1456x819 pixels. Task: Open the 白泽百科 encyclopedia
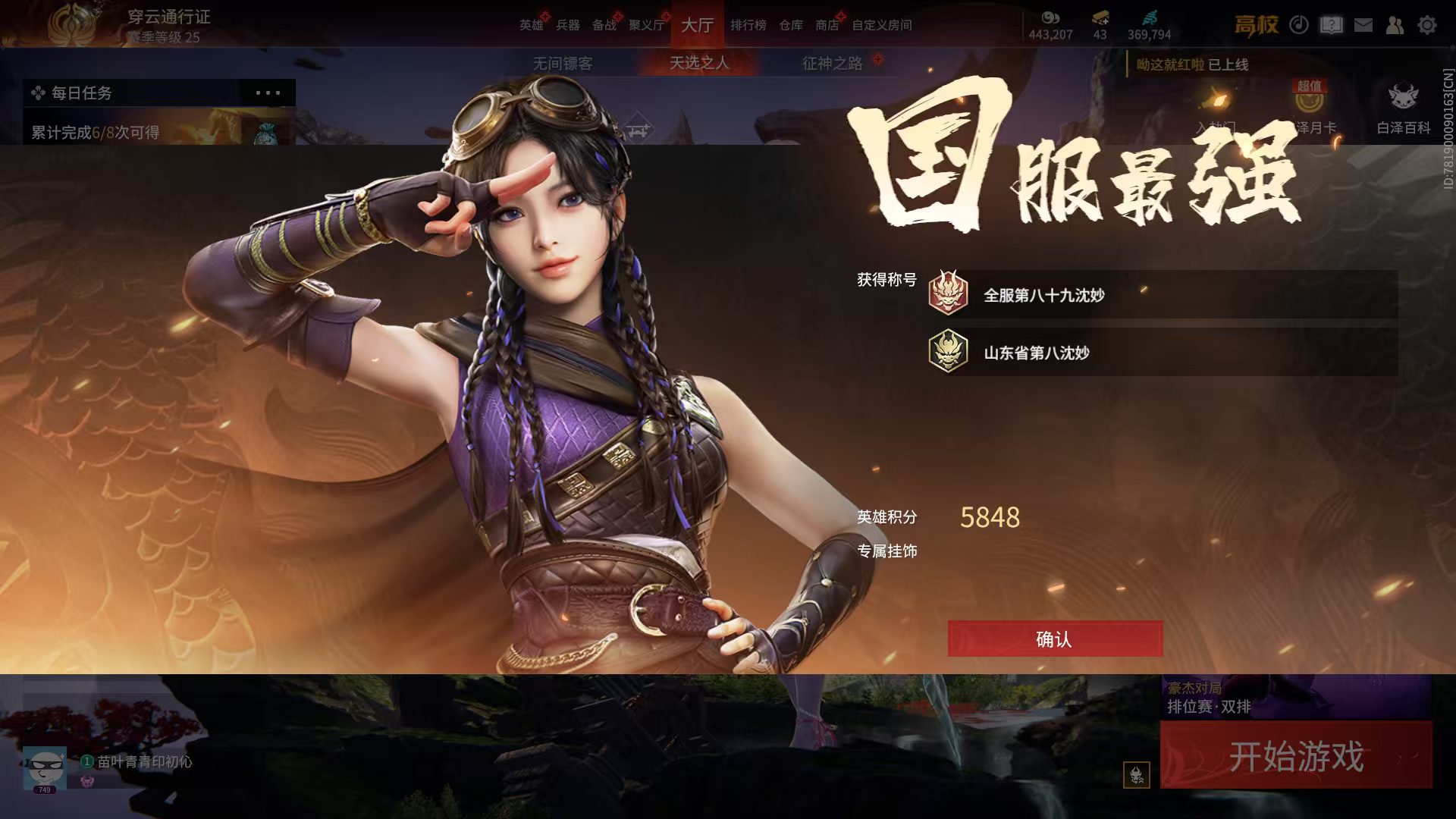click(1403, 110)
